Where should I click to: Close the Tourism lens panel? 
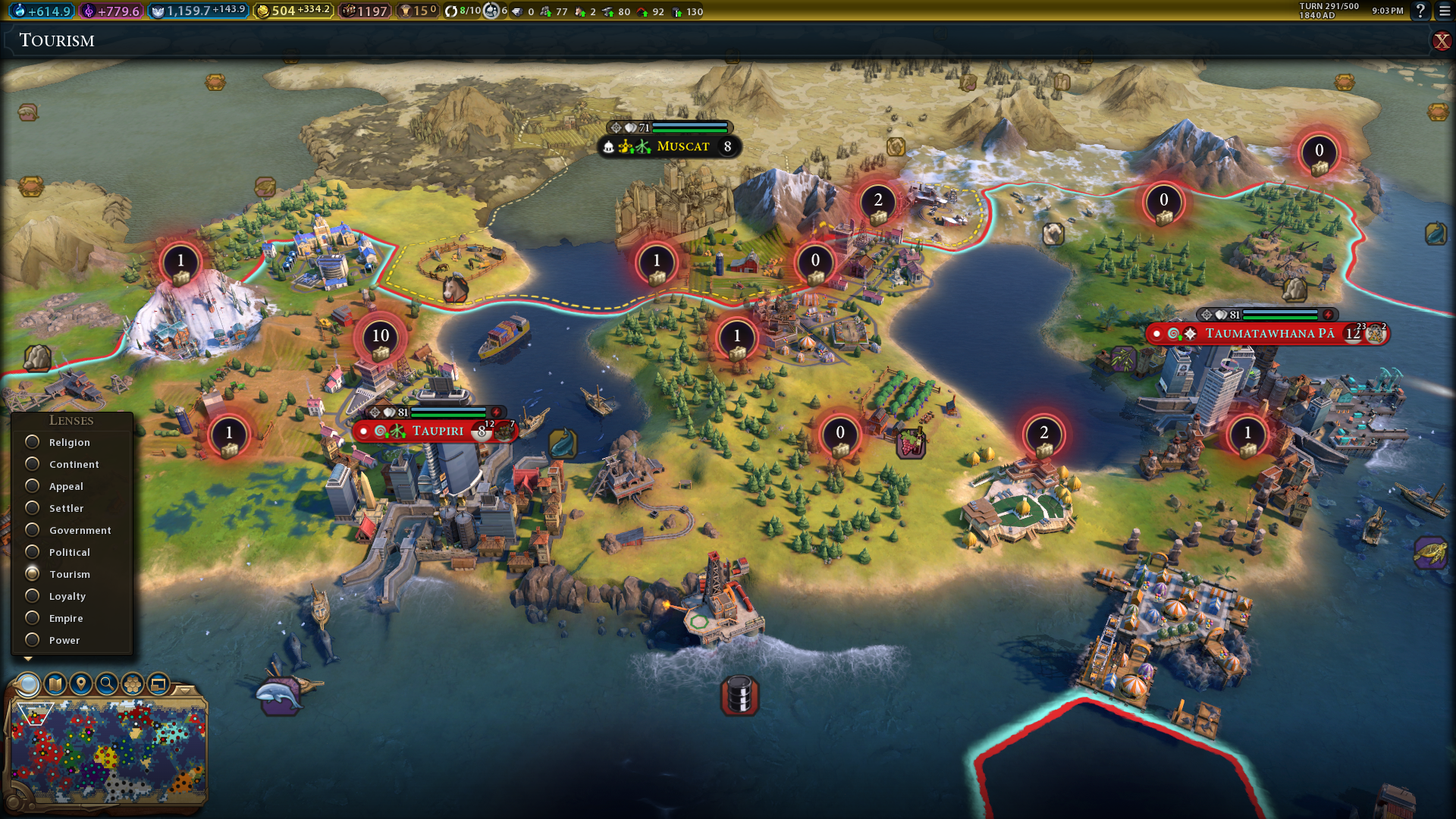(1441, 41)
